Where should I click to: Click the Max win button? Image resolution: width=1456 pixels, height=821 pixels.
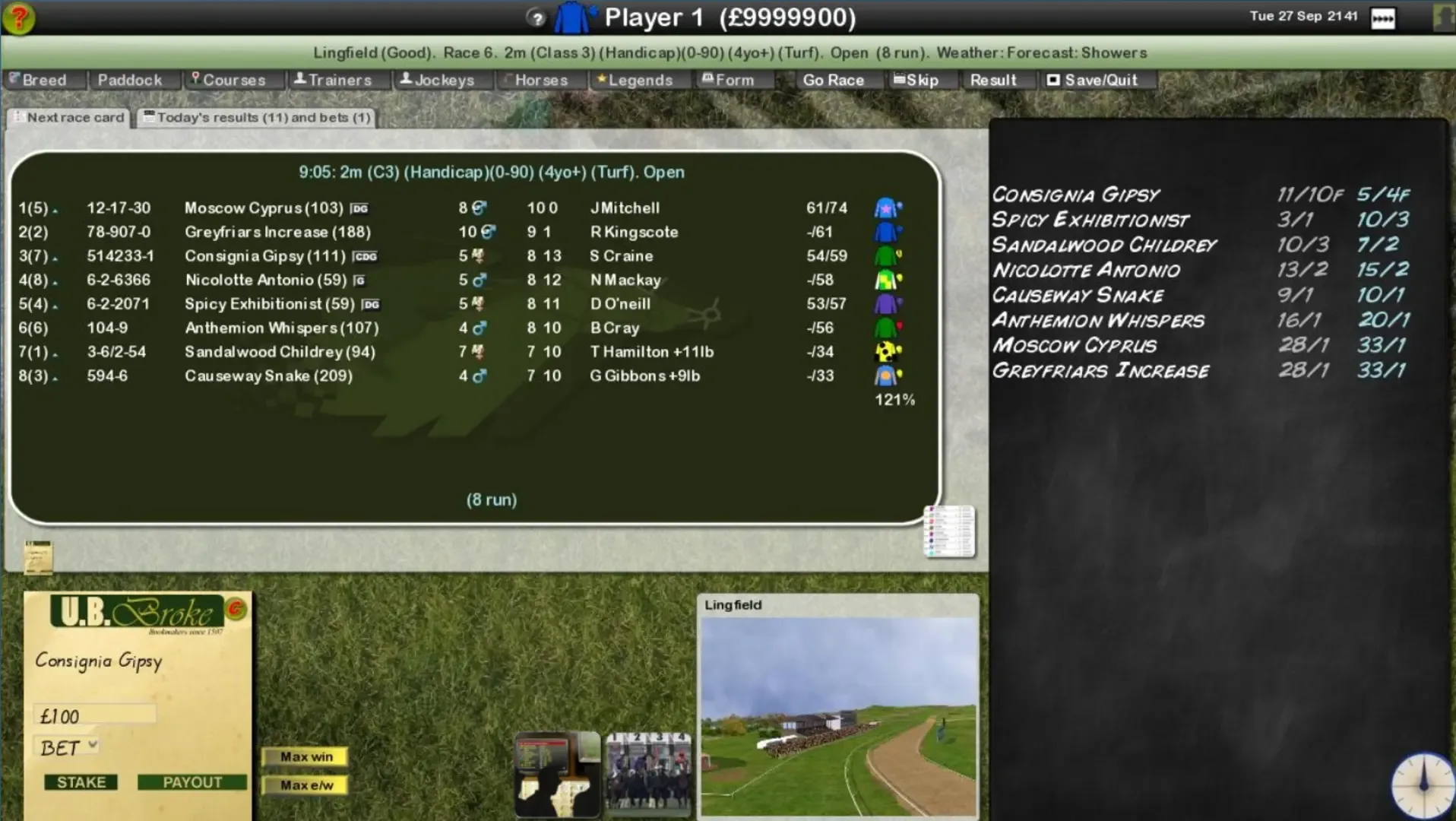305,756
